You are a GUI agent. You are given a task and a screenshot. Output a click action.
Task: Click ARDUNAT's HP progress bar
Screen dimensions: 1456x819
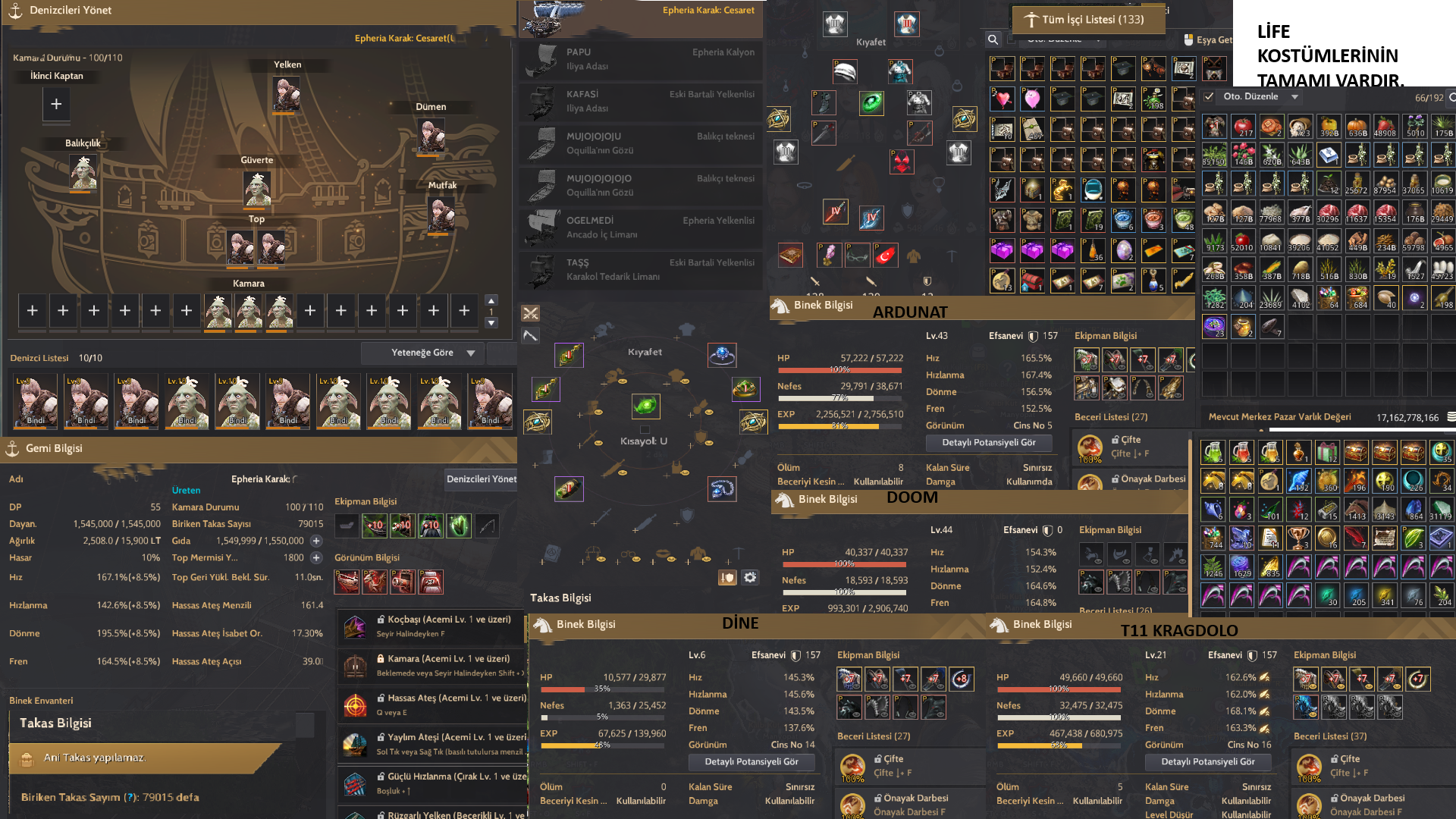[840, 369]
